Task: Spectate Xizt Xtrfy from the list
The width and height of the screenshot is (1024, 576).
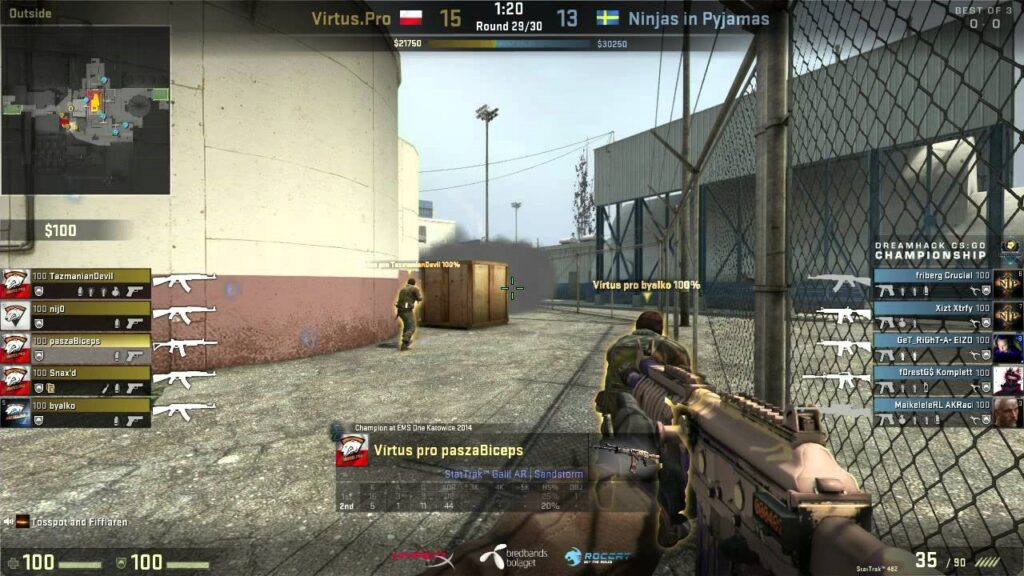Action: [932, 316]
